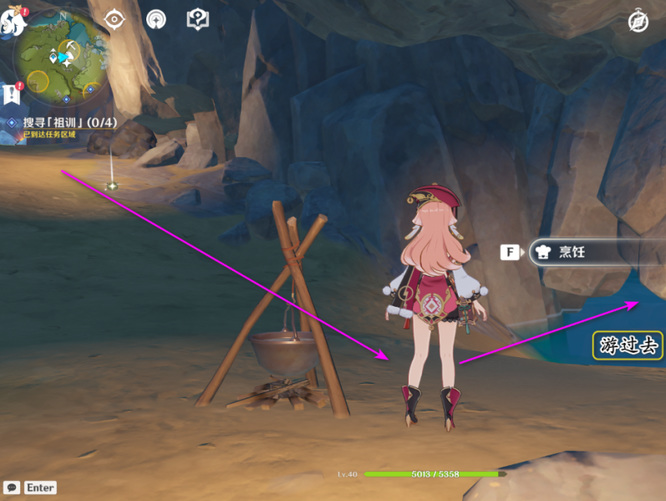Open the adventurer handbook icon
This screenshot has height=501, width=666.
[198, 19]
